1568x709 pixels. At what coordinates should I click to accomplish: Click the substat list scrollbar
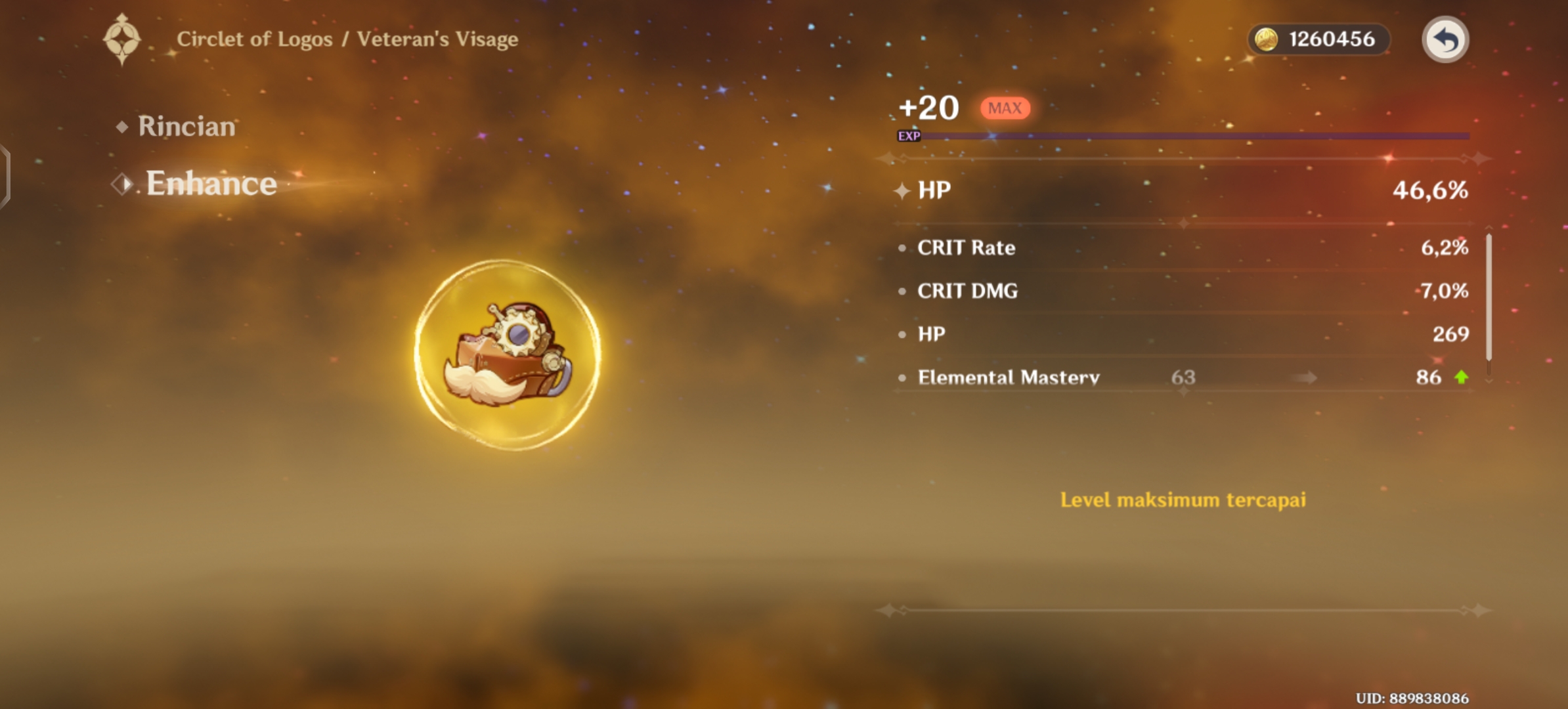pos(1489,297)
